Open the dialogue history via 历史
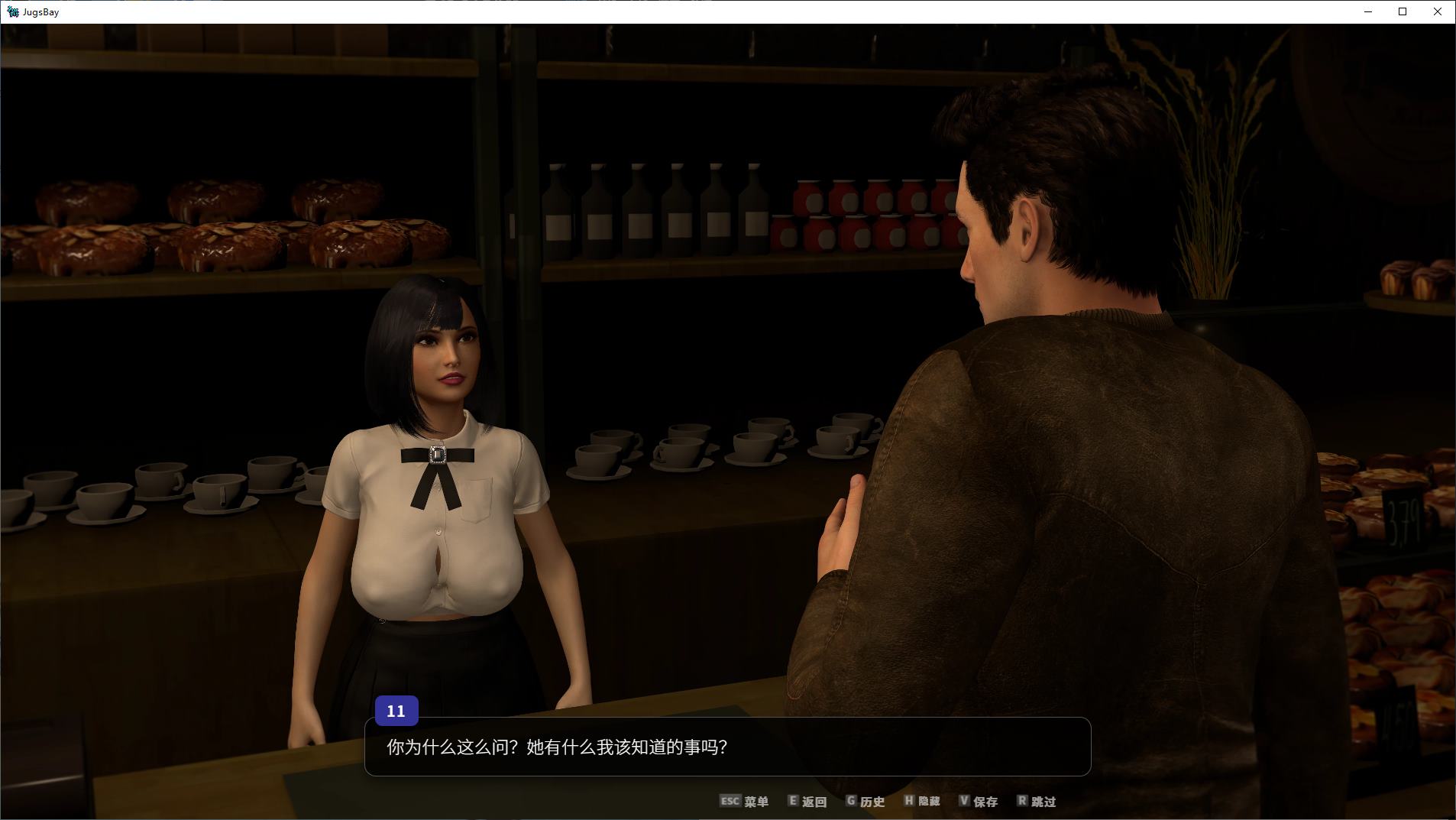This screenshot has width=1456, height=820. [873, 802]
